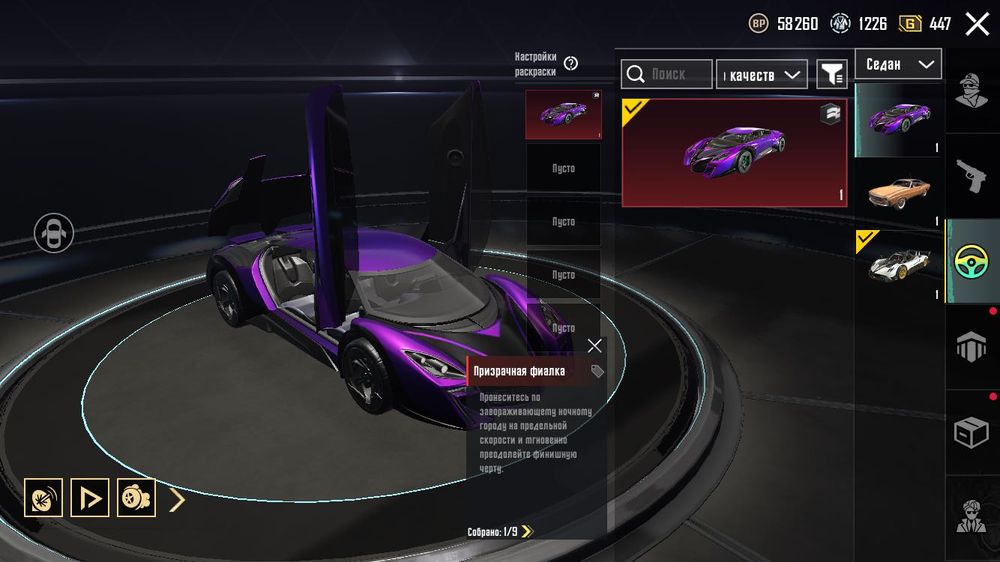
Task: Open the funnel filter options
Action: (831, 74)
